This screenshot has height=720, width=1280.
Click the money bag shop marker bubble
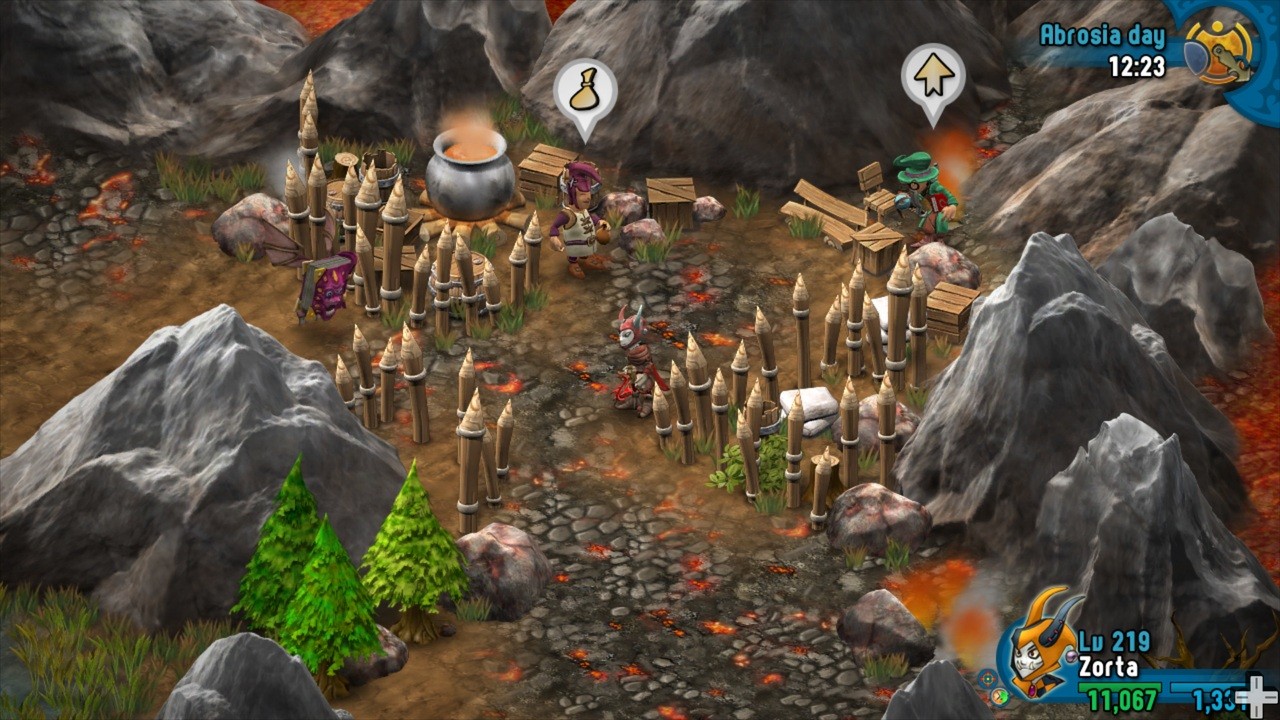tap(585, 93)
